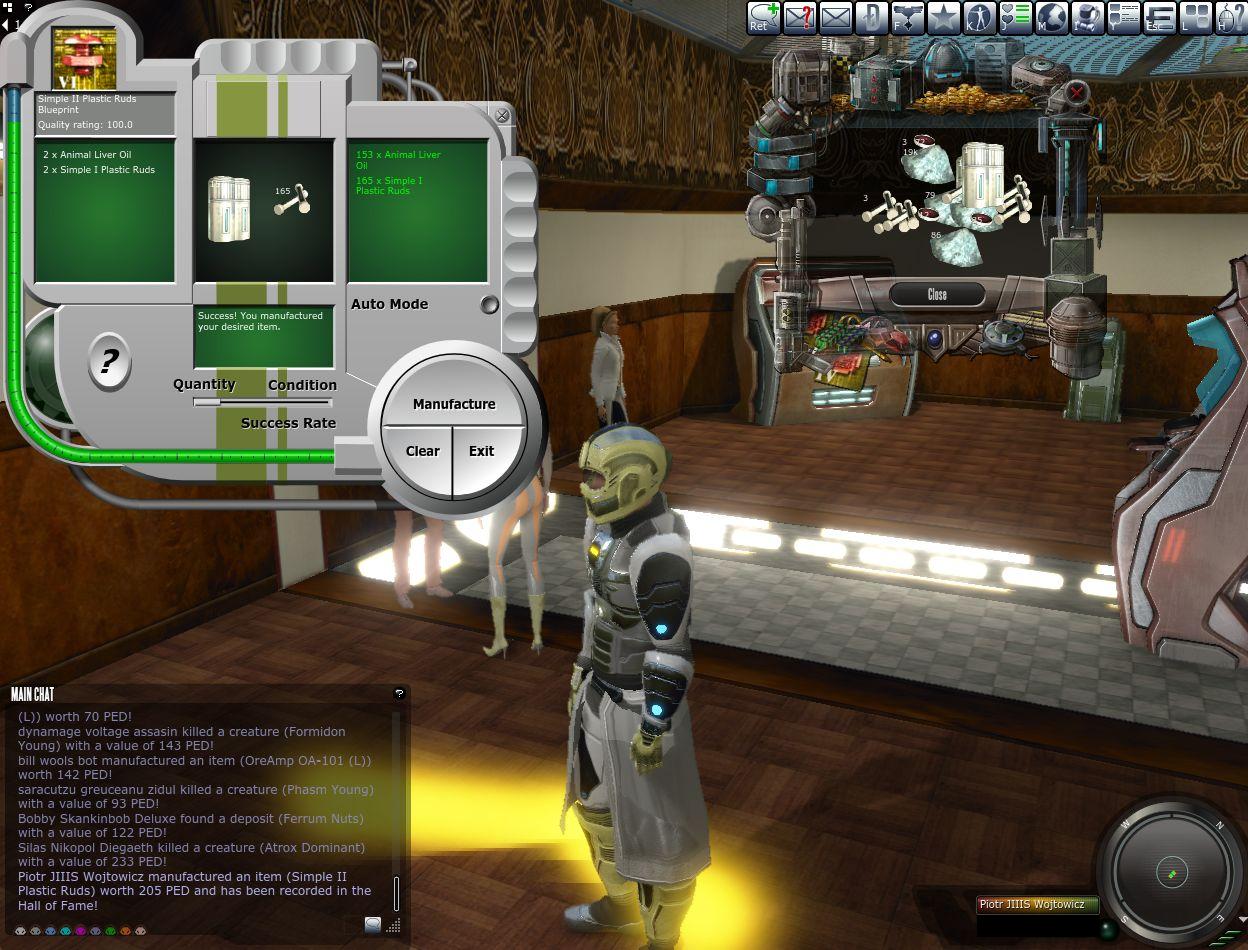
Task: Open the help mail envelope with question mark
Action: [x=799, y=18]
